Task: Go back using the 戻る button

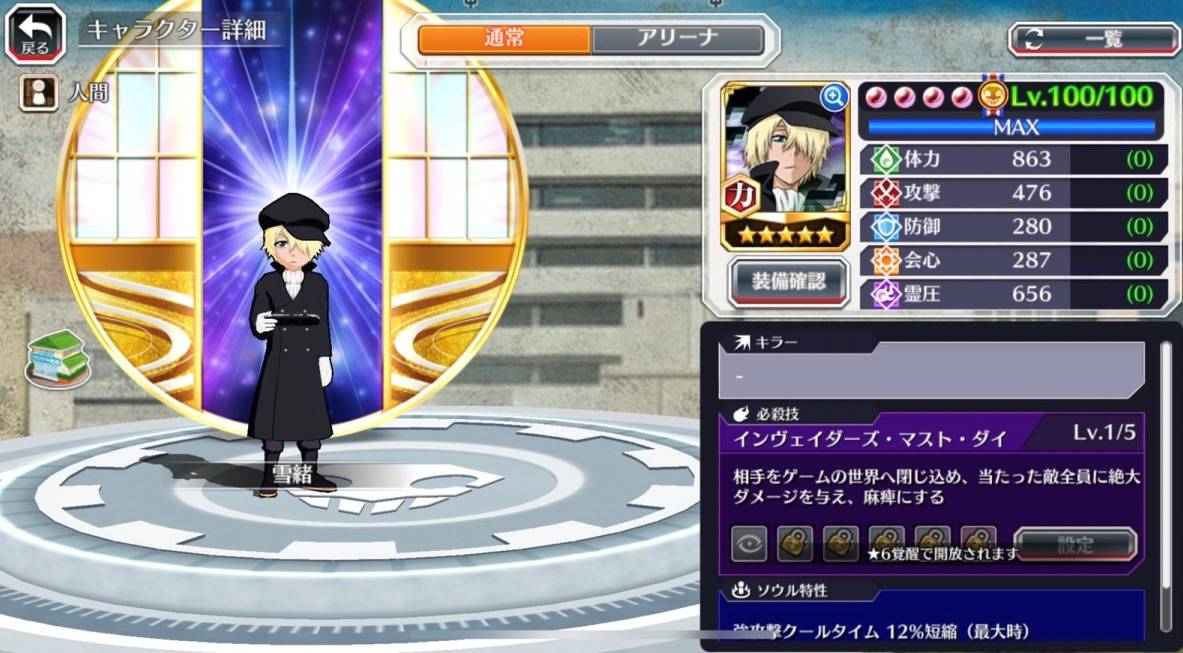Action: pos(35,34)
